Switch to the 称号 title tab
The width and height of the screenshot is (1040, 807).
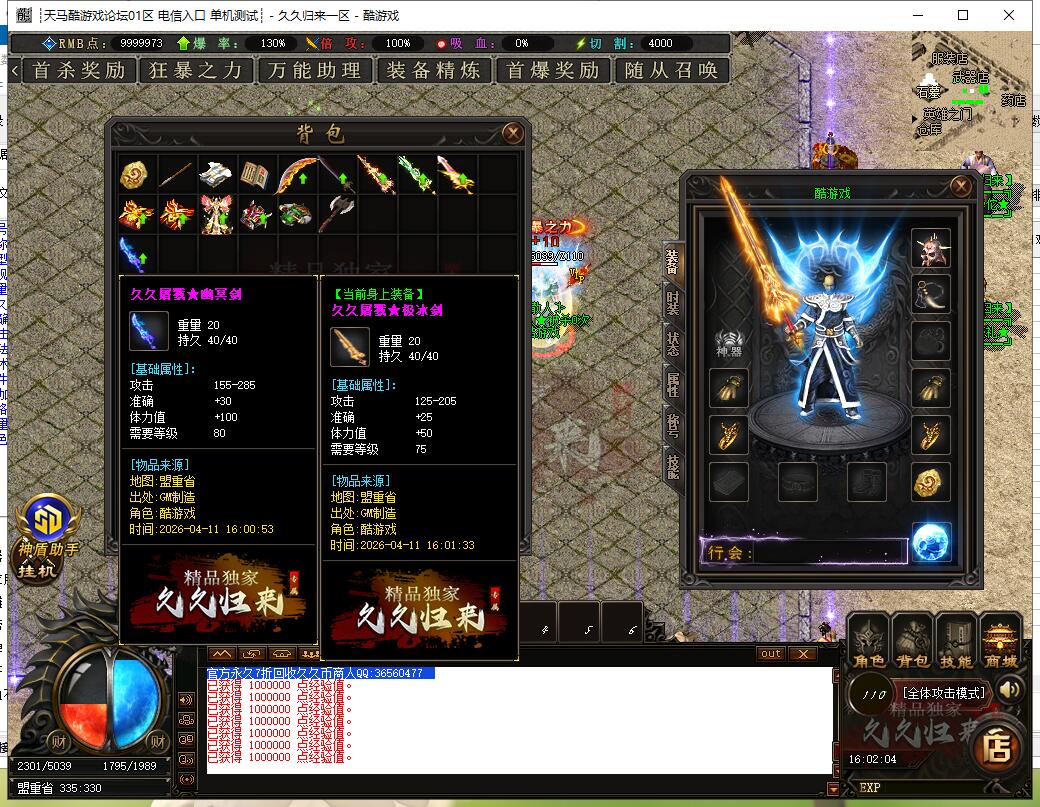tap(673, 426)
